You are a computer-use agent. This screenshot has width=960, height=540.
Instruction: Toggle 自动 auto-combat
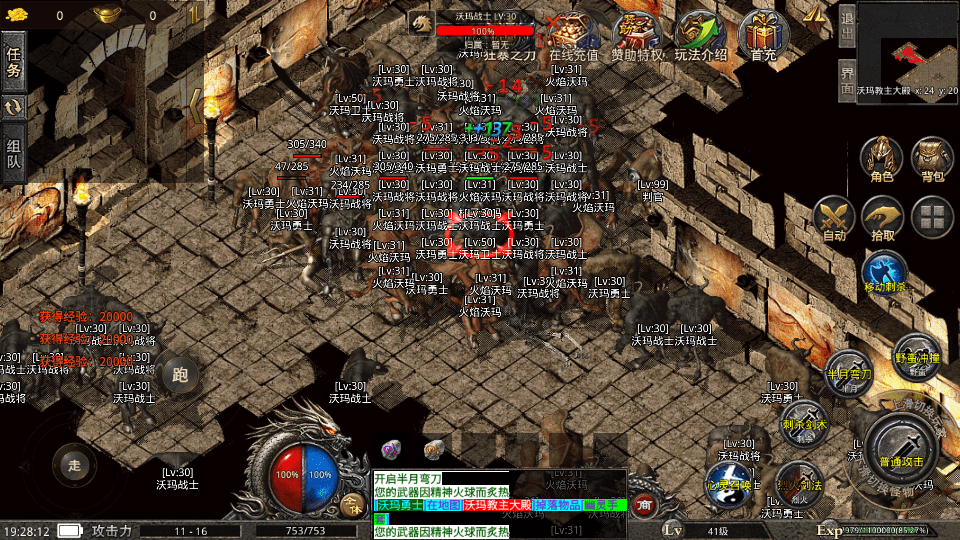(x=833, y=218)
